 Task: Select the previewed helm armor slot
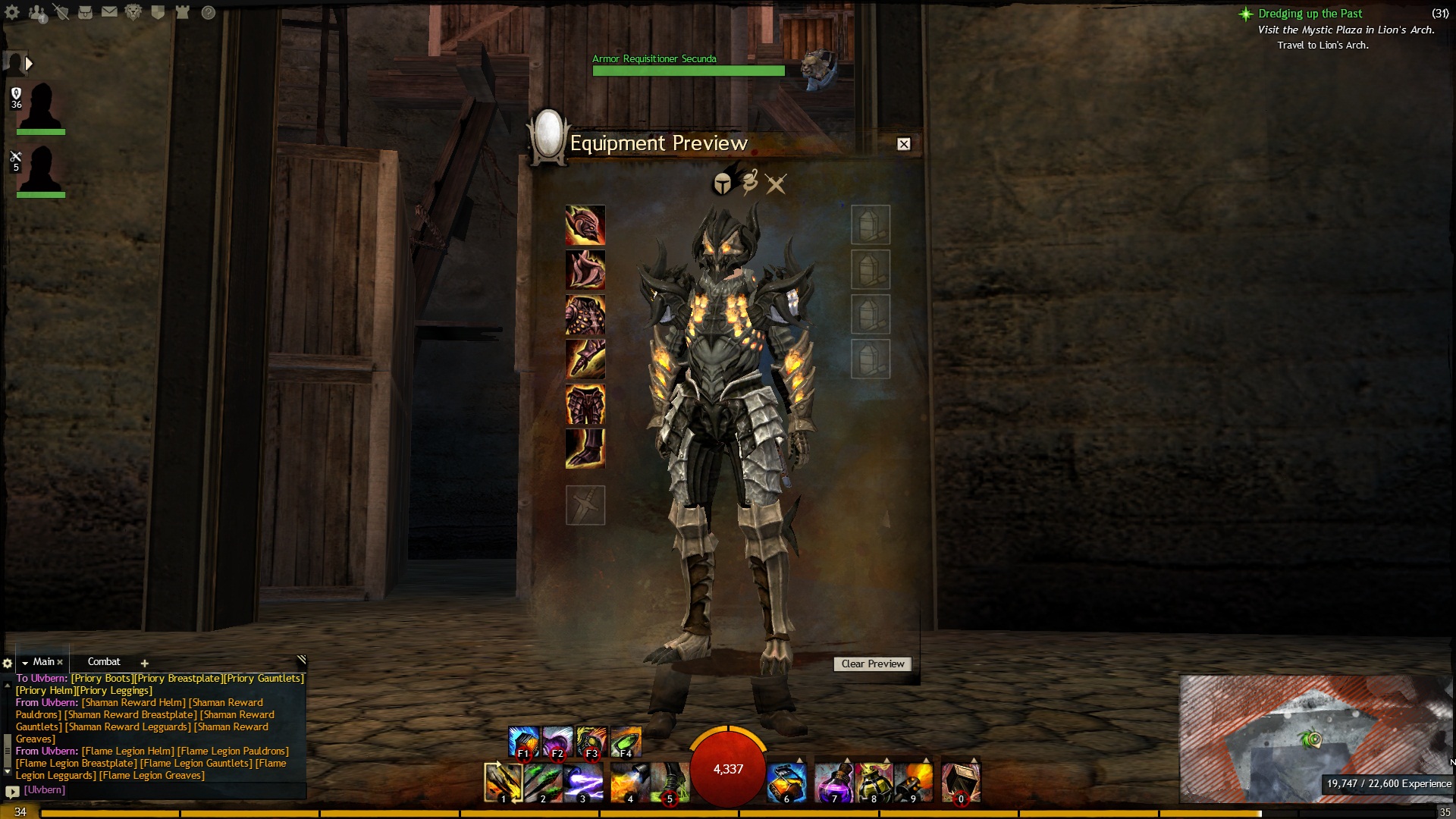585,224
